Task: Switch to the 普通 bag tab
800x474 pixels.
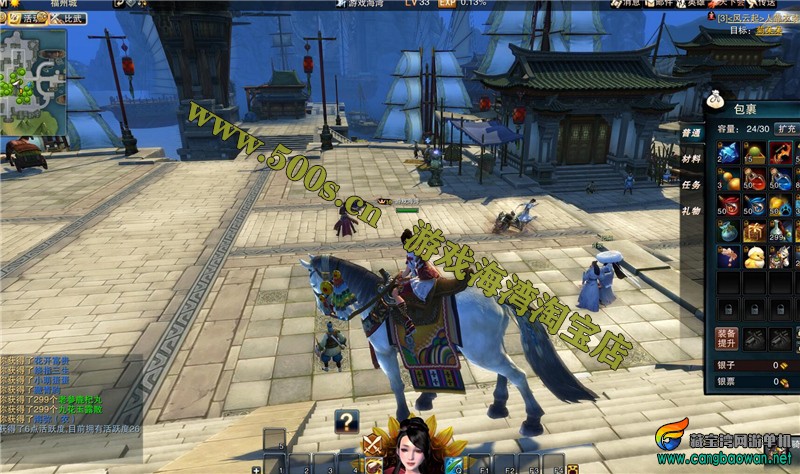Action: click(x=692, y=133)
